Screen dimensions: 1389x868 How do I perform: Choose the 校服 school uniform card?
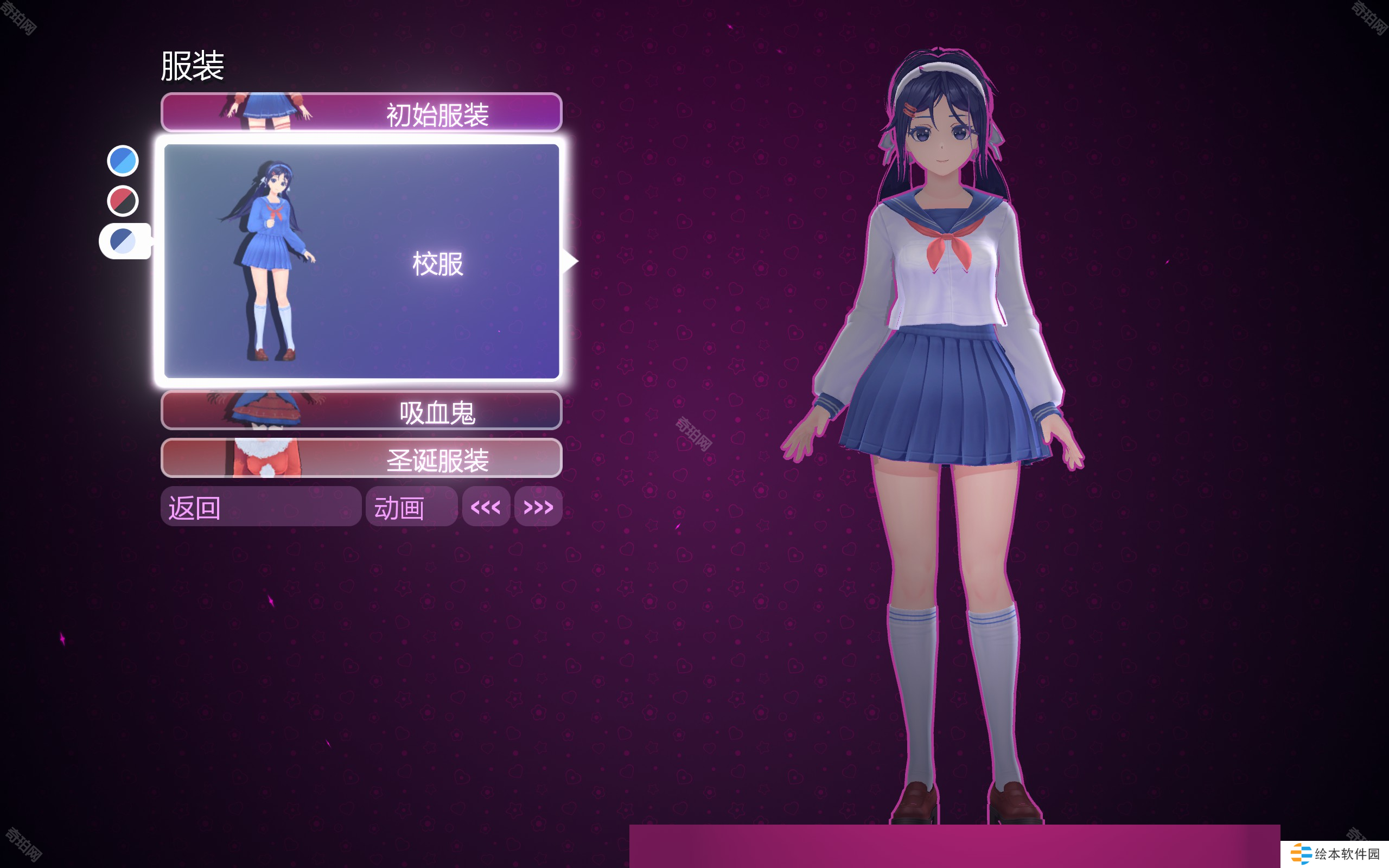[x=361, y=261]
